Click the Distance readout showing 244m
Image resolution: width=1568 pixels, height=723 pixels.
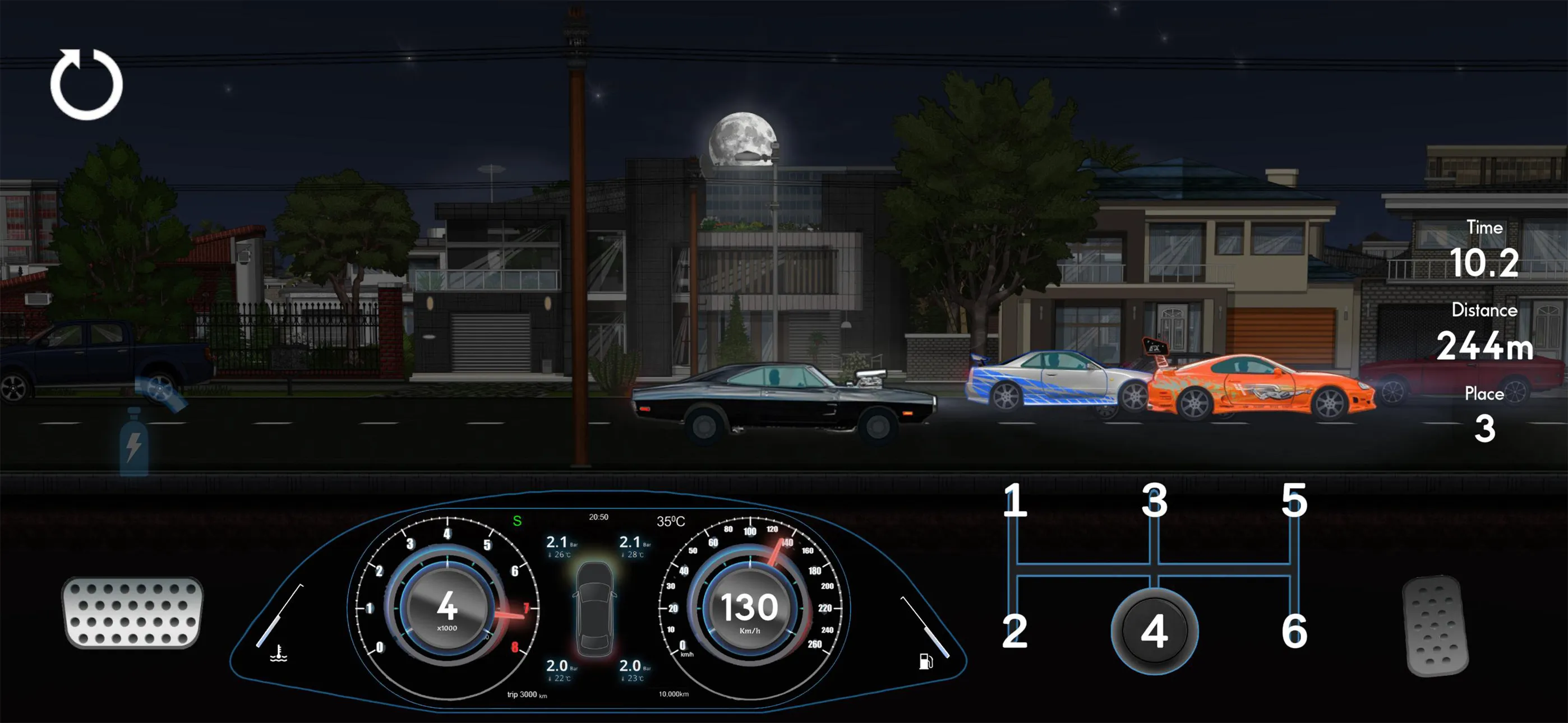[1486, 347]
